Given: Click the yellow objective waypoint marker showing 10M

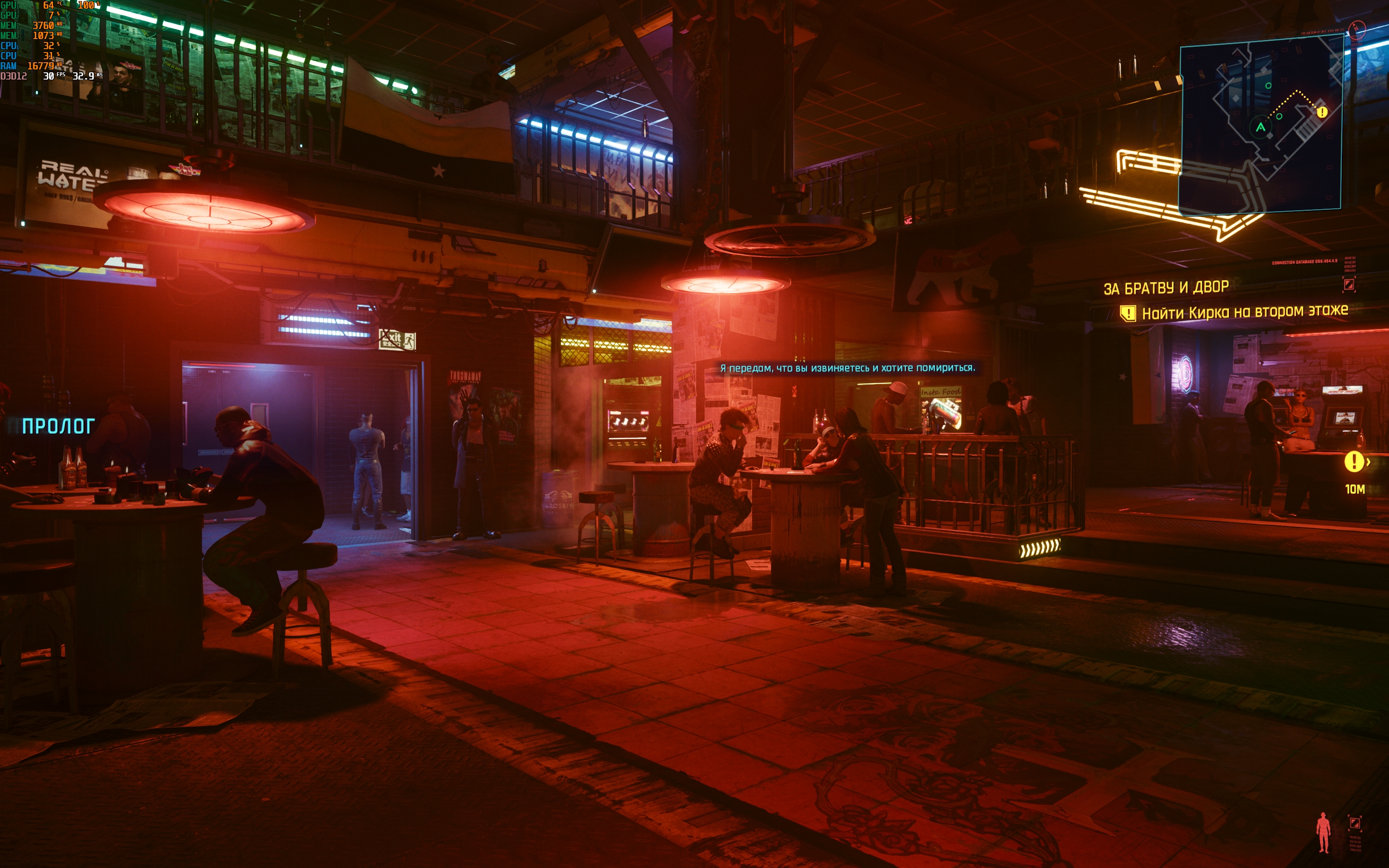Looking at the screenshot, I should click(1354, 461).
